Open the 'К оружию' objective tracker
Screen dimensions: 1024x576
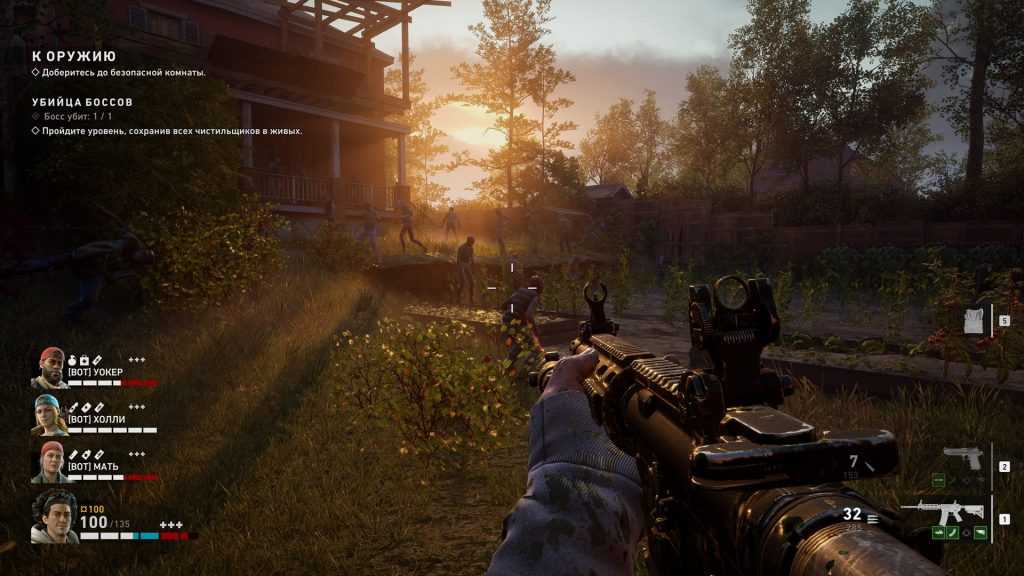(x=74, y=56)
